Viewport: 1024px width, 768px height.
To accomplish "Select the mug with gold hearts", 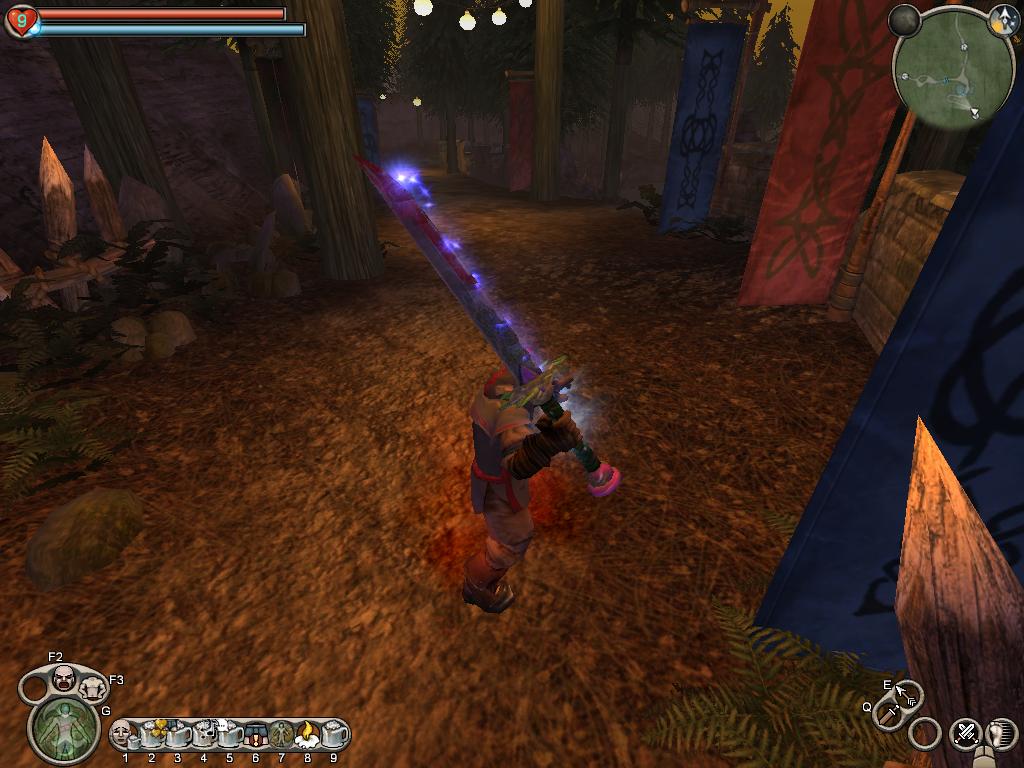I will pos(151,734).
